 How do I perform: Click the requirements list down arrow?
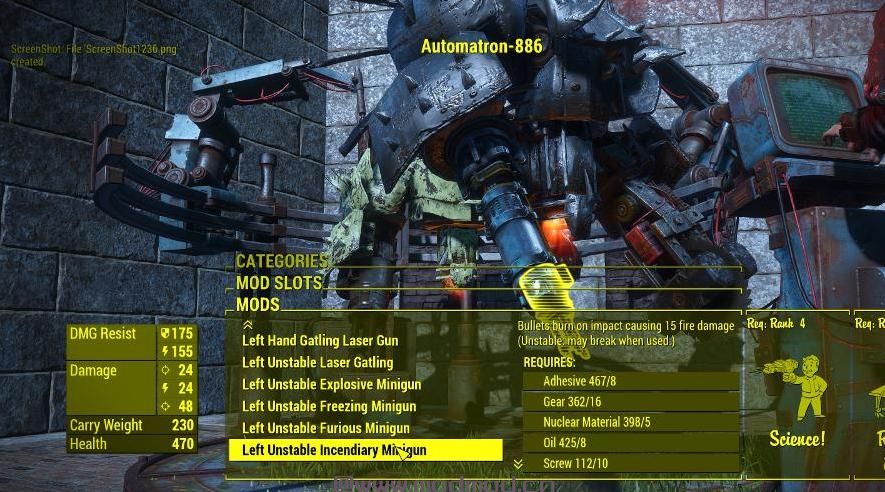[x=518, y=464]
